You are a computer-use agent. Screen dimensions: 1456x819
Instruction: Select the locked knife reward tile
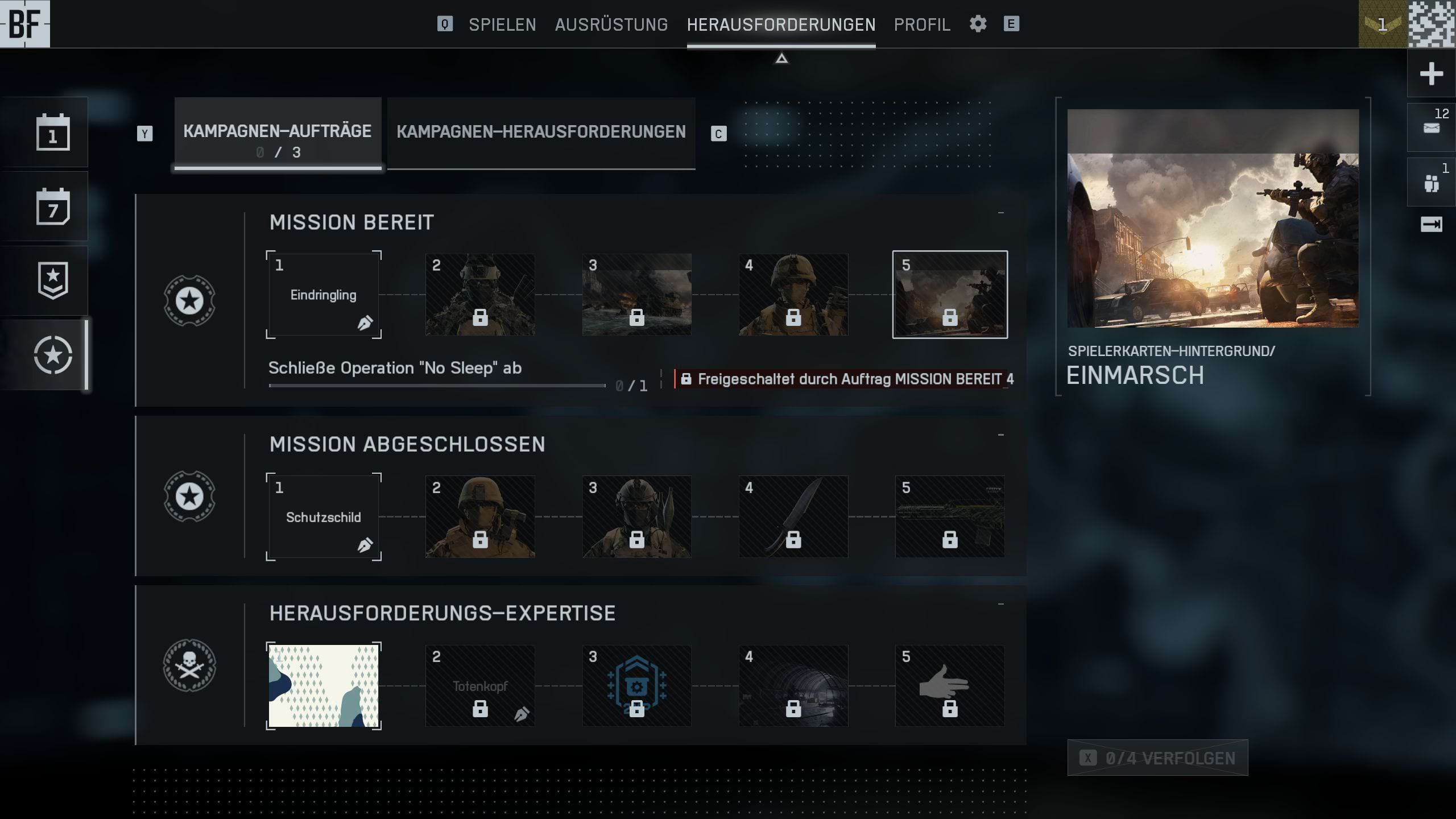click(x=793, y=517)
